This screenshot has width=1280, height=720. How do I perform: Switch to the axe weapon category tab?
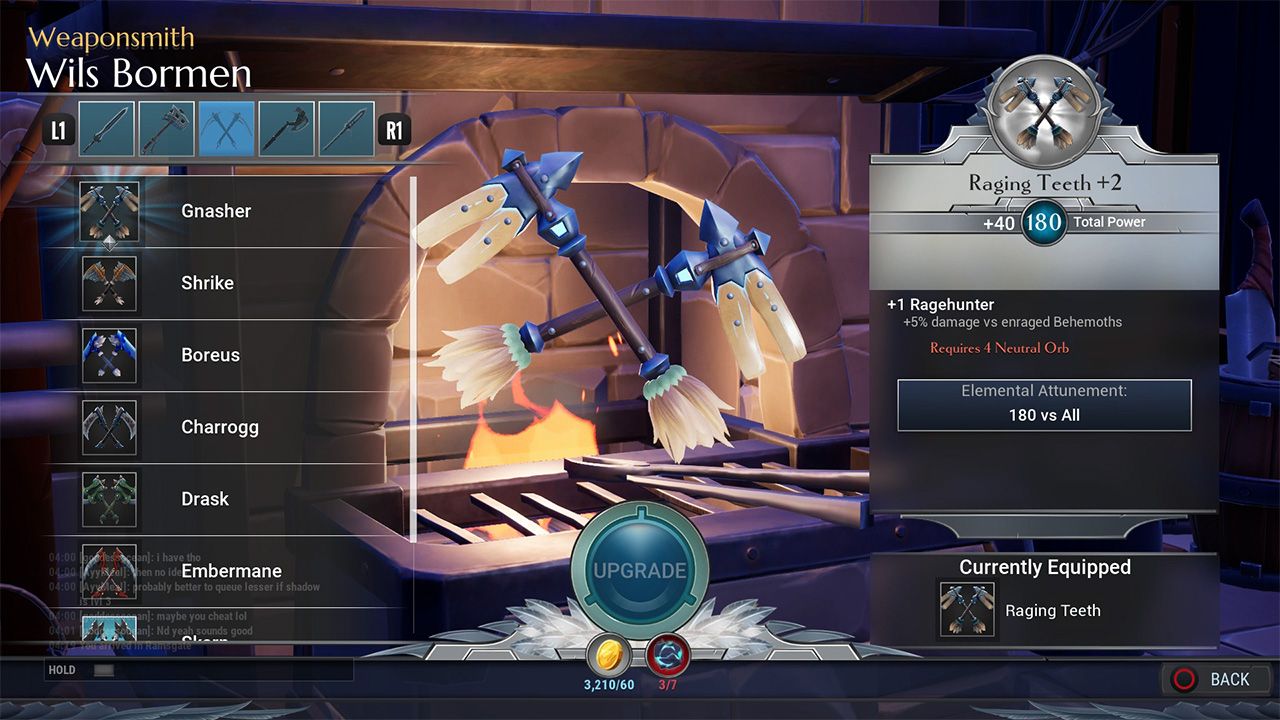(x=287, y=129)
